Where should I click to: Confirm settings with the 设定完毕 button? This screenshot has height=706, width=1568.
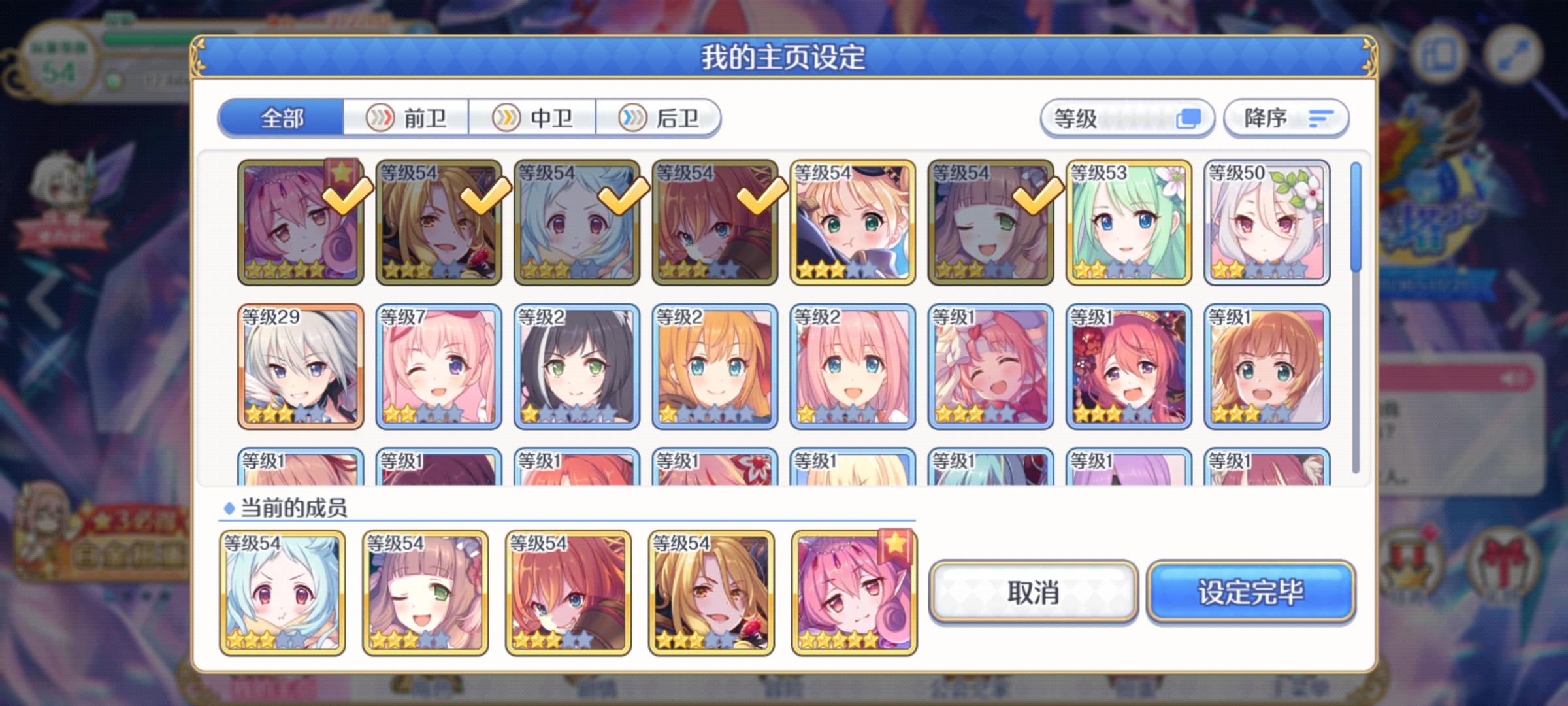[x=1252, y=592]
